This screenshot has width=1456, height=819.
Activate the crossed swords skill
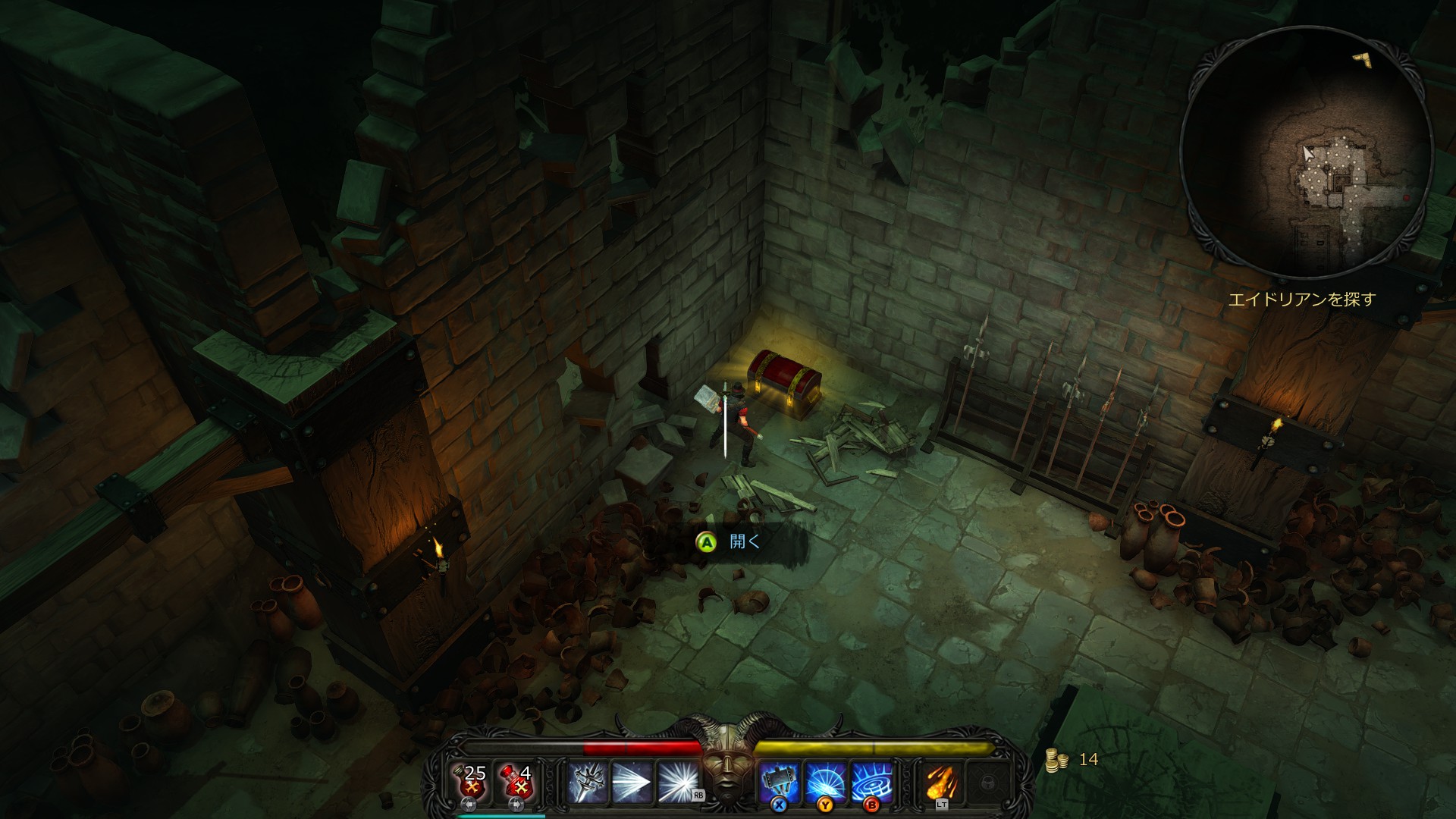(x=588, y=783)
